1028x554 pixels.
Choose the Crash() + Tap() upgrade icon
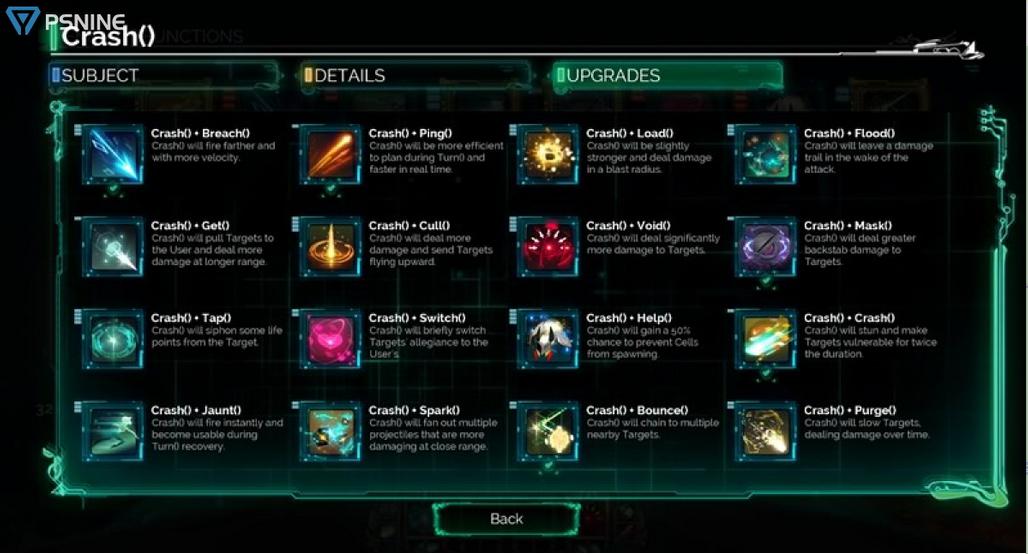click(x=113, y=339)
